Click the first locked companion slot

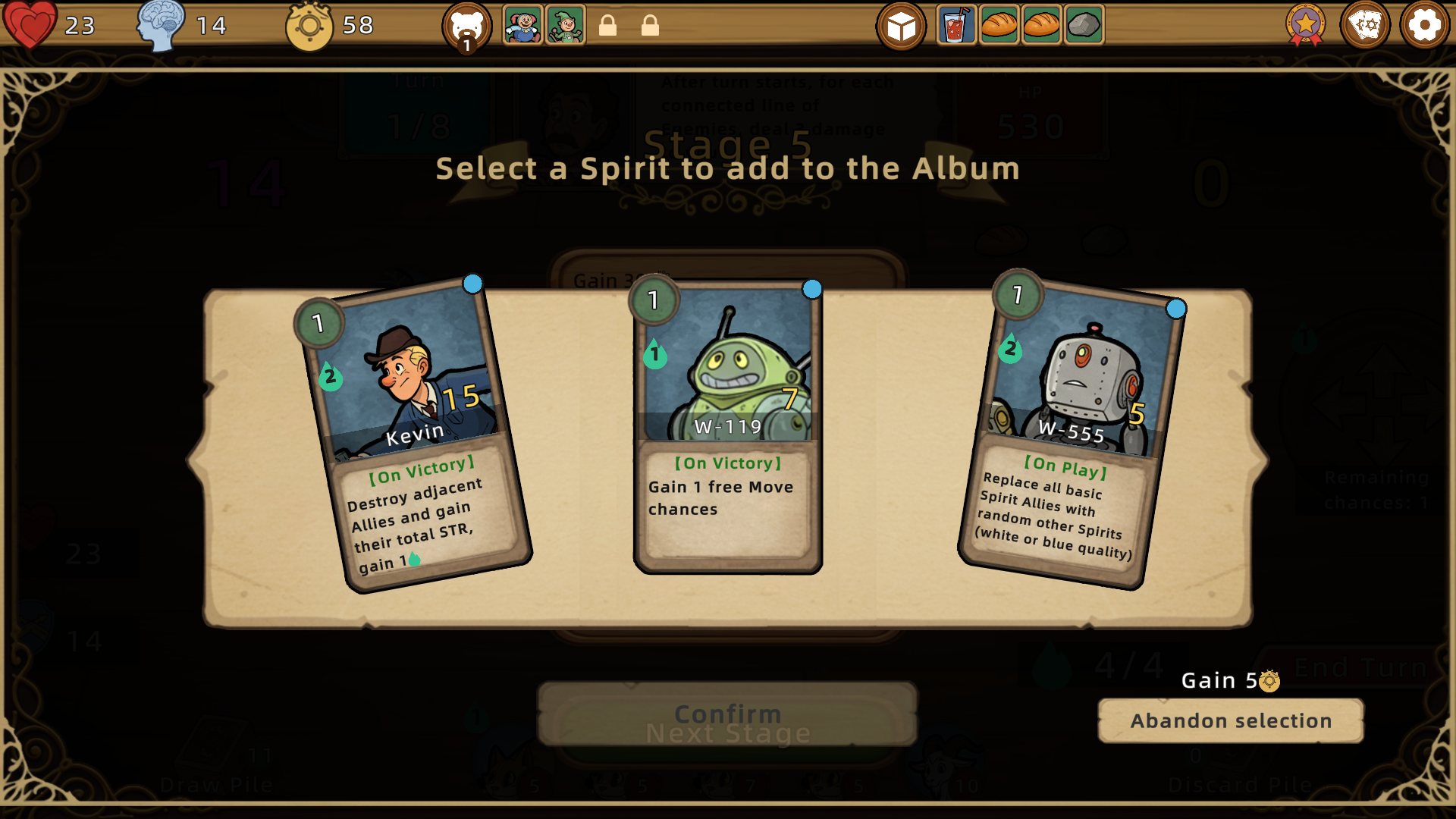[x=609, y=25]
